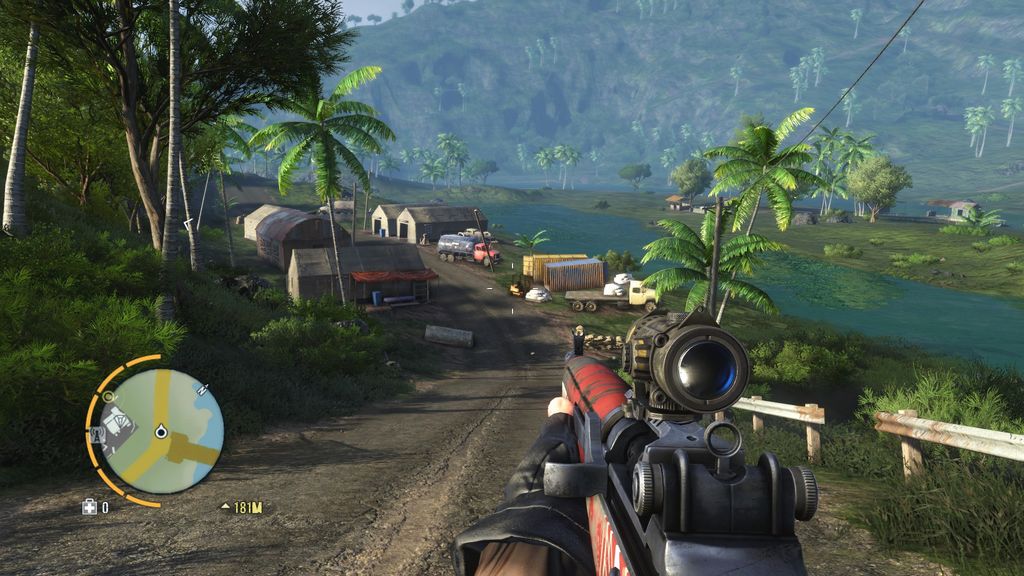Select the medkit syringe icon
Image resolution: width=1024 pixels, height=576 pixels.
(89, 507)
